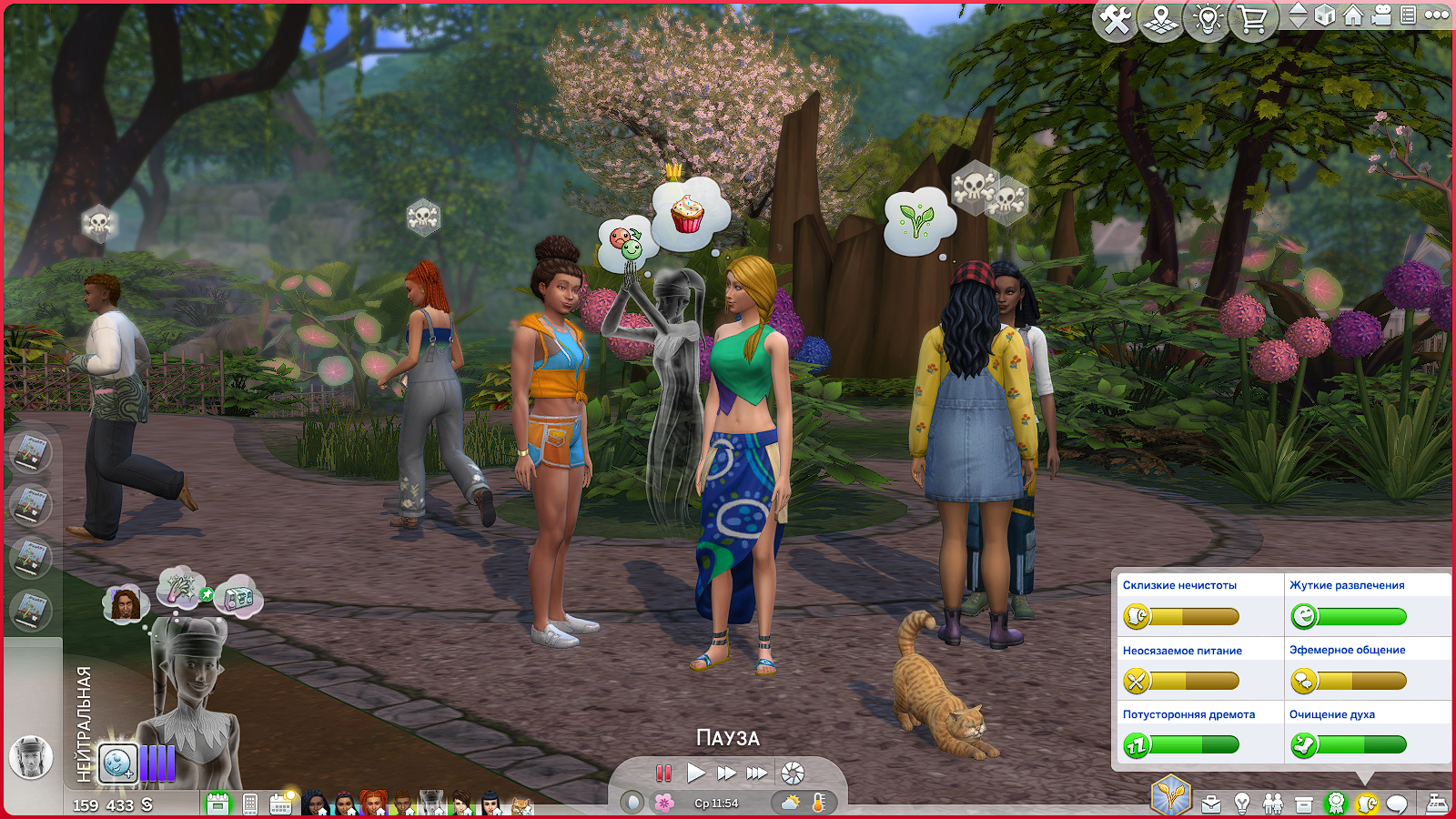Click the red pause button
Screen dimensions: 1456x819
pos(664,773)
